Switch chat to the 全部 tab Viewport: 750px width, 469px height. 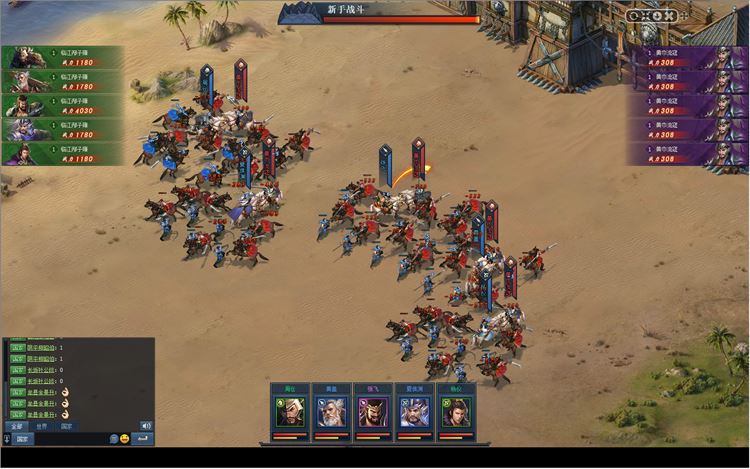(x=15, y=426)
